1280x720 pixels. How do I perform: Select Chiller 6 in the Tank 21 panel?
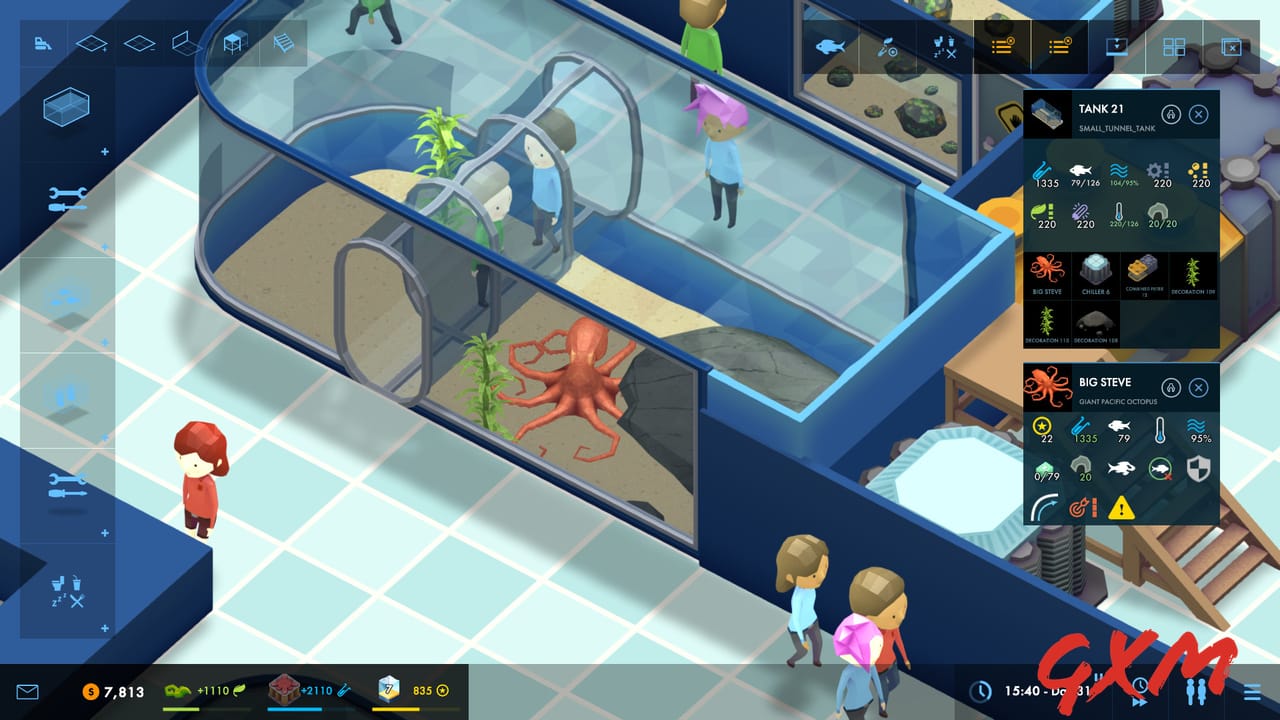point(1097,274)
